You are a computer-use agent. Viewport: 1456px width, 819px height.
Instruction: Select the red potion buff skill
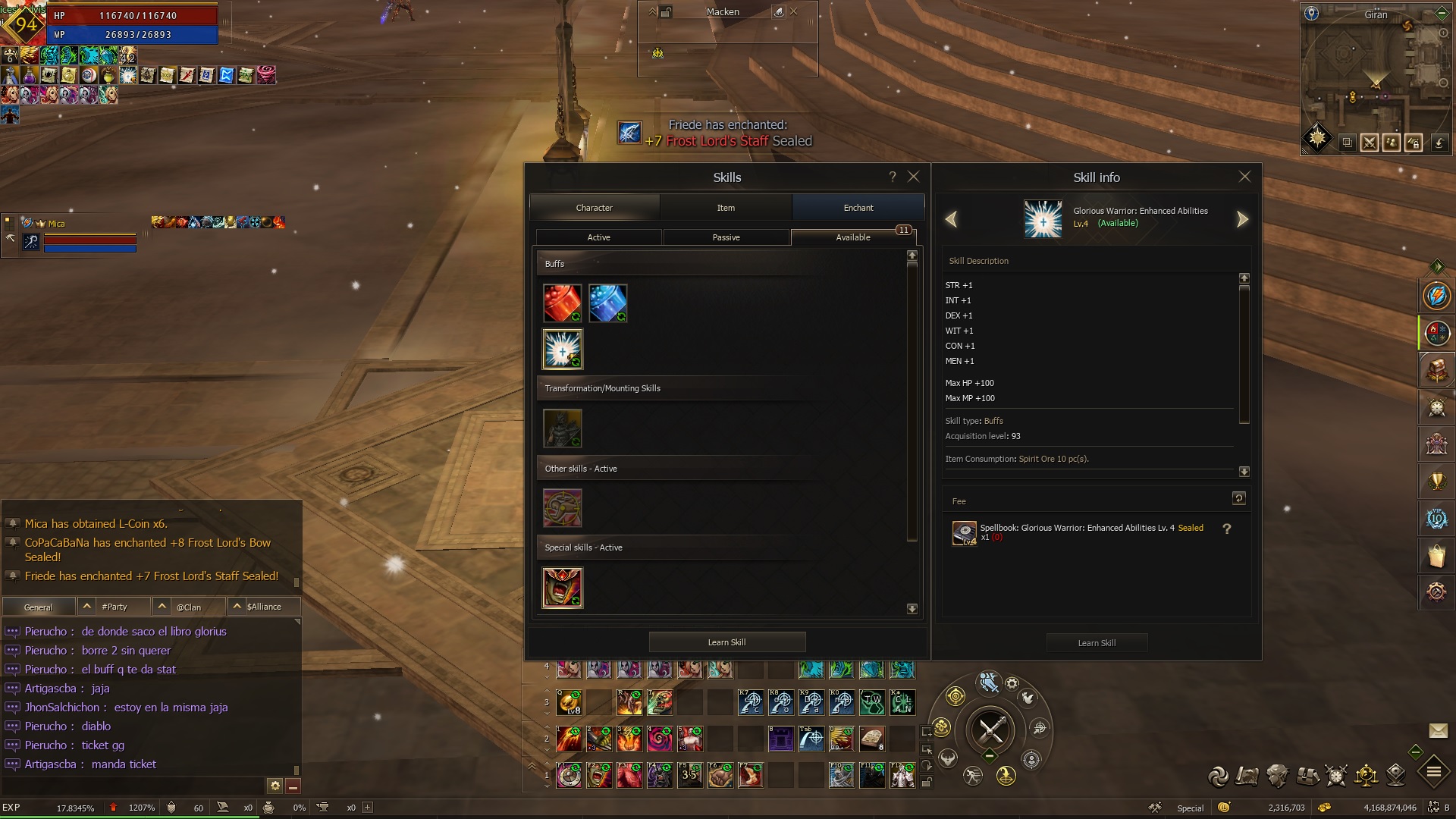coord(562,303)
